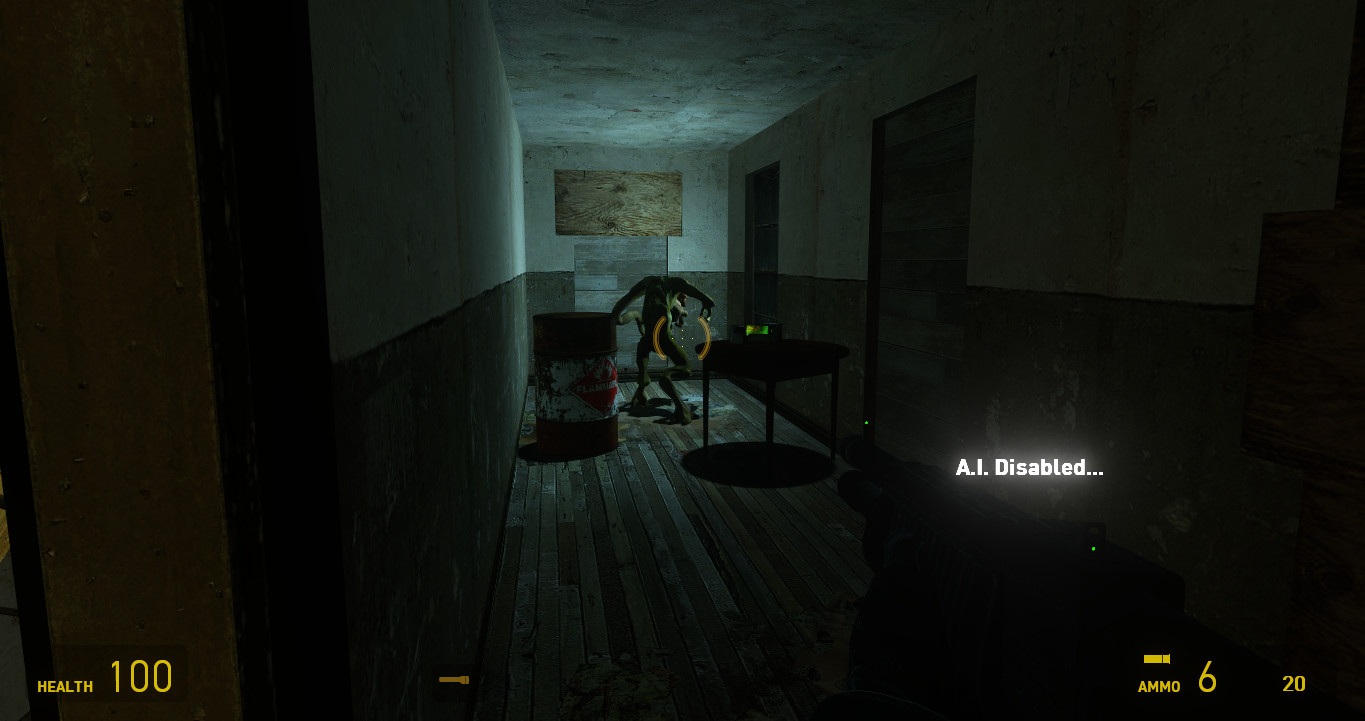Viewport: 1365px width, 721px height.
Task: Click the bullet icon above the AMMO label
Action: point(1158,659)
